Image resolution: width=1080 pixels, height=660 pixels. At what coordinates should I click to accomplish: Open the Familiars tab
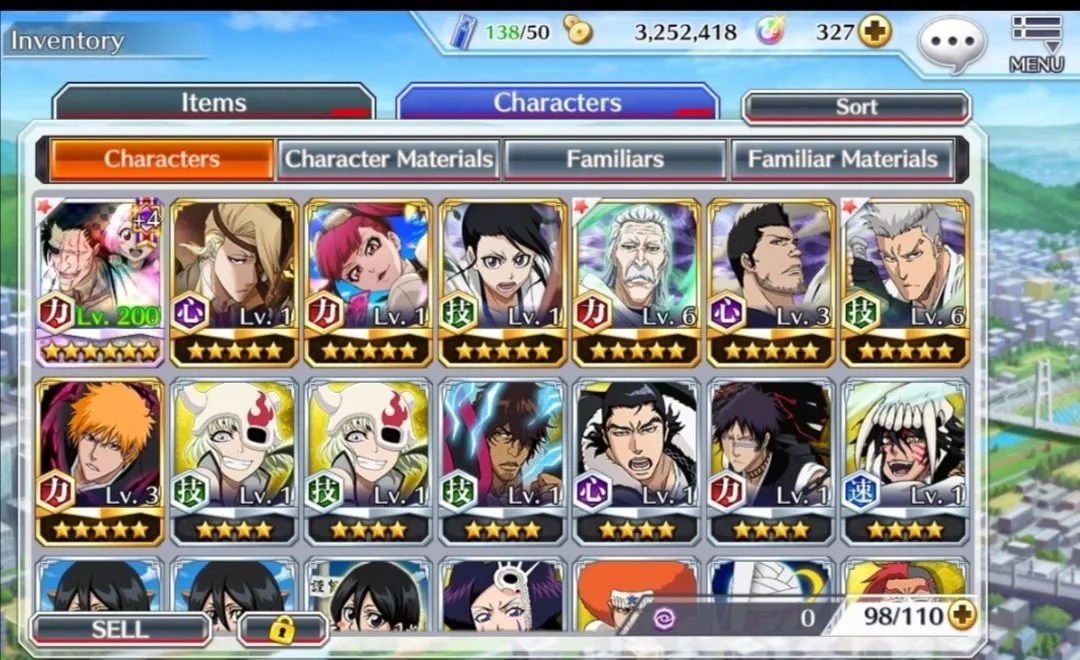[x=614, y=159]
